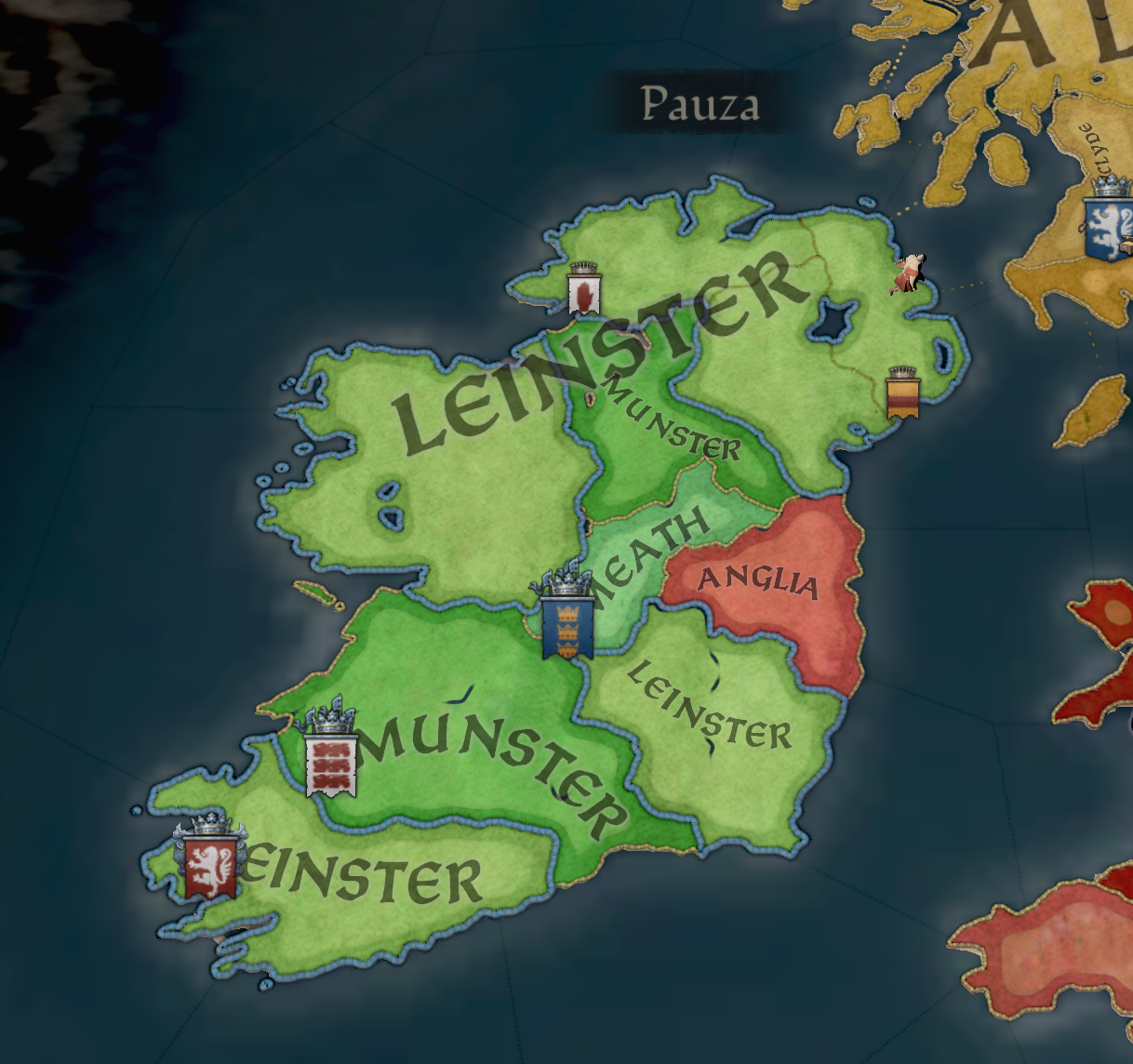1133x1064 pixels.
Task: Open the red shield with white lion
Action: coord(209,864)
